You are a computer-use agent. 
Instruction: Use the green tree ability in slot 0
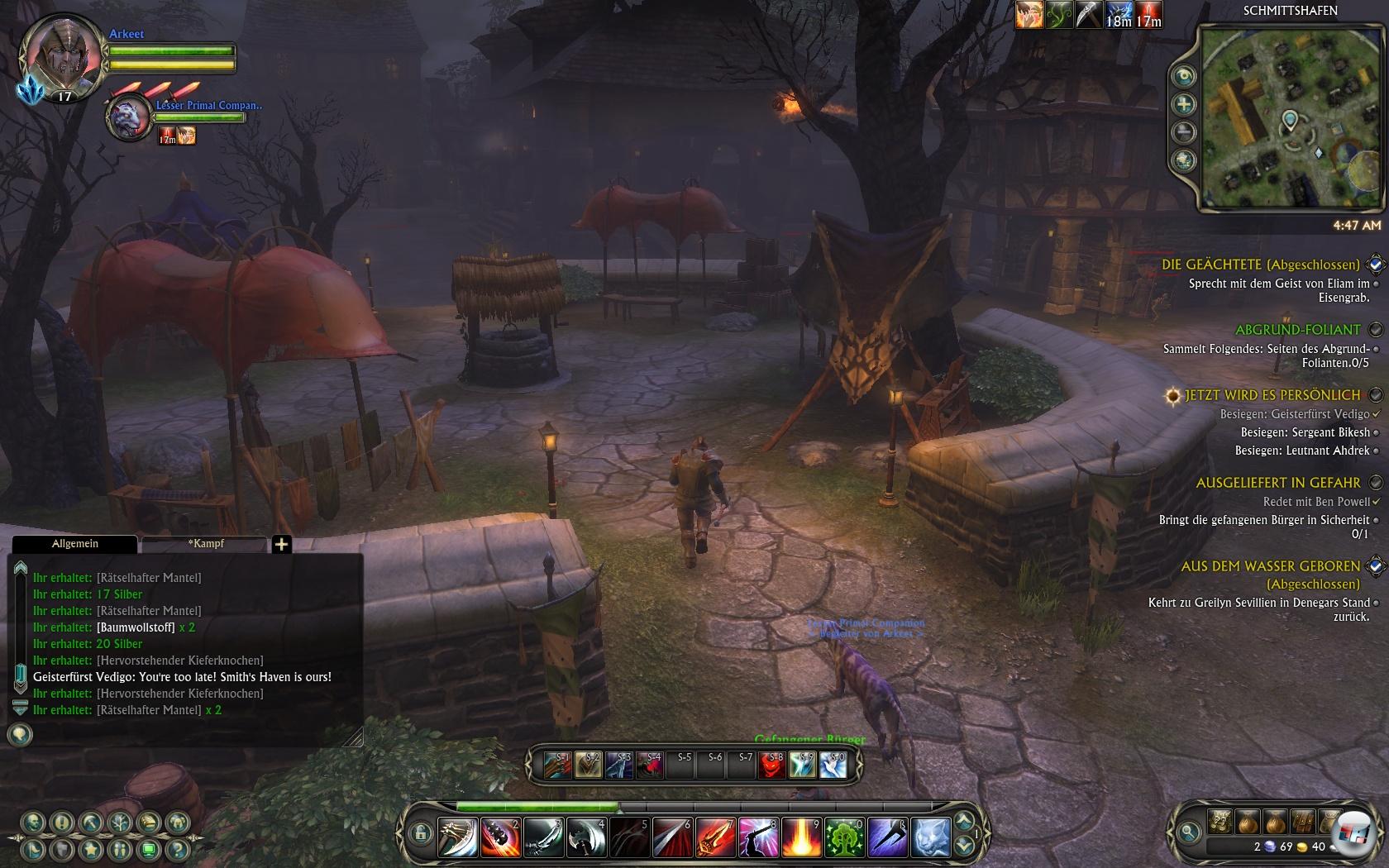[843, 837]
